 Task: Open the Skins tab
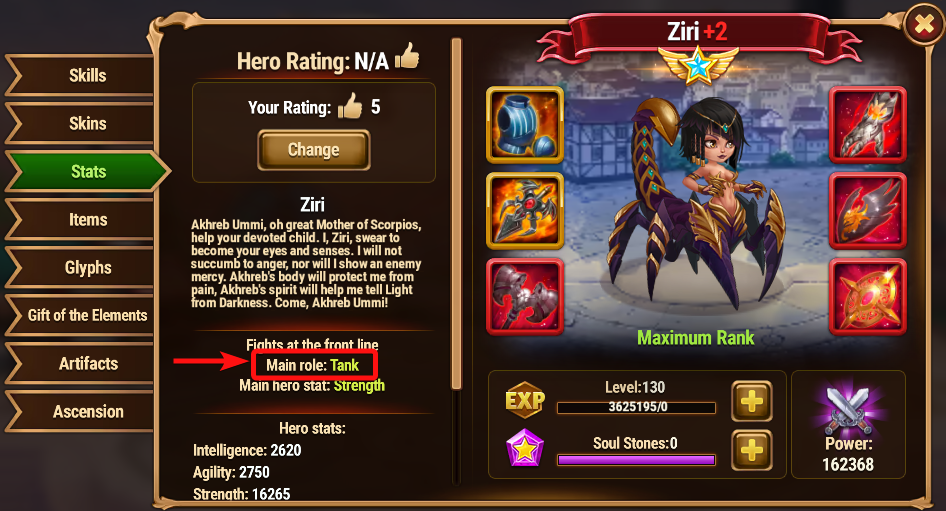coord(87,124)
